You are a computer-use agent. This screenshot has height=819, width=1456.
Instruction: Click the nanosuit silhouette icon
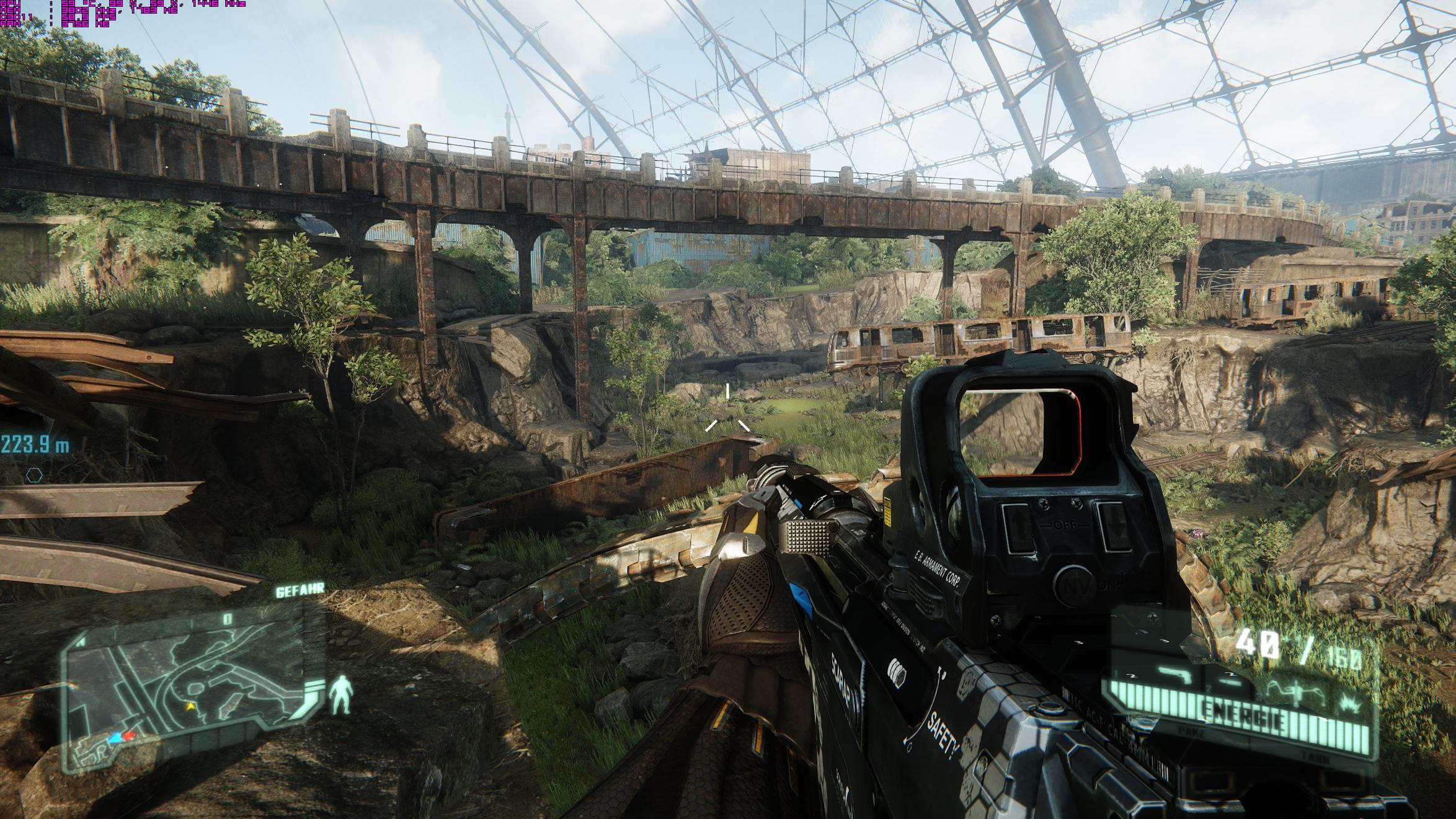(x=339, y=694)
